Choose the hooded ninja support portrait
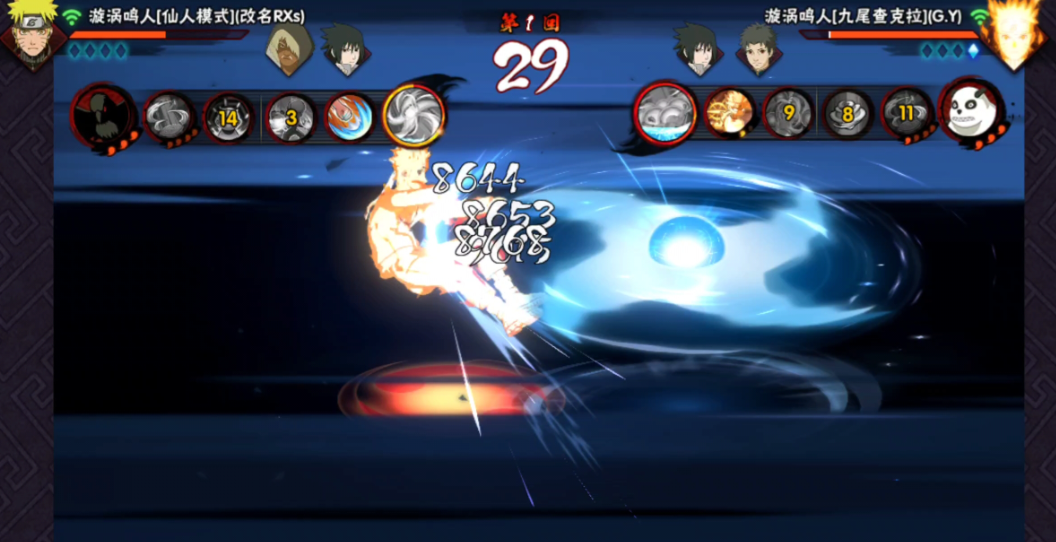1056x542 pixels. pos(287,48)
